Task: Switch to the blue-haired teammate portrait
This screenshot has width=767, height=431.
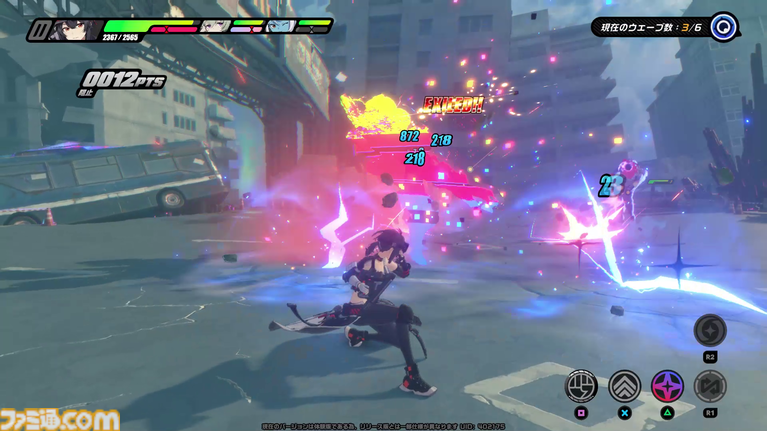Action: 280,27
